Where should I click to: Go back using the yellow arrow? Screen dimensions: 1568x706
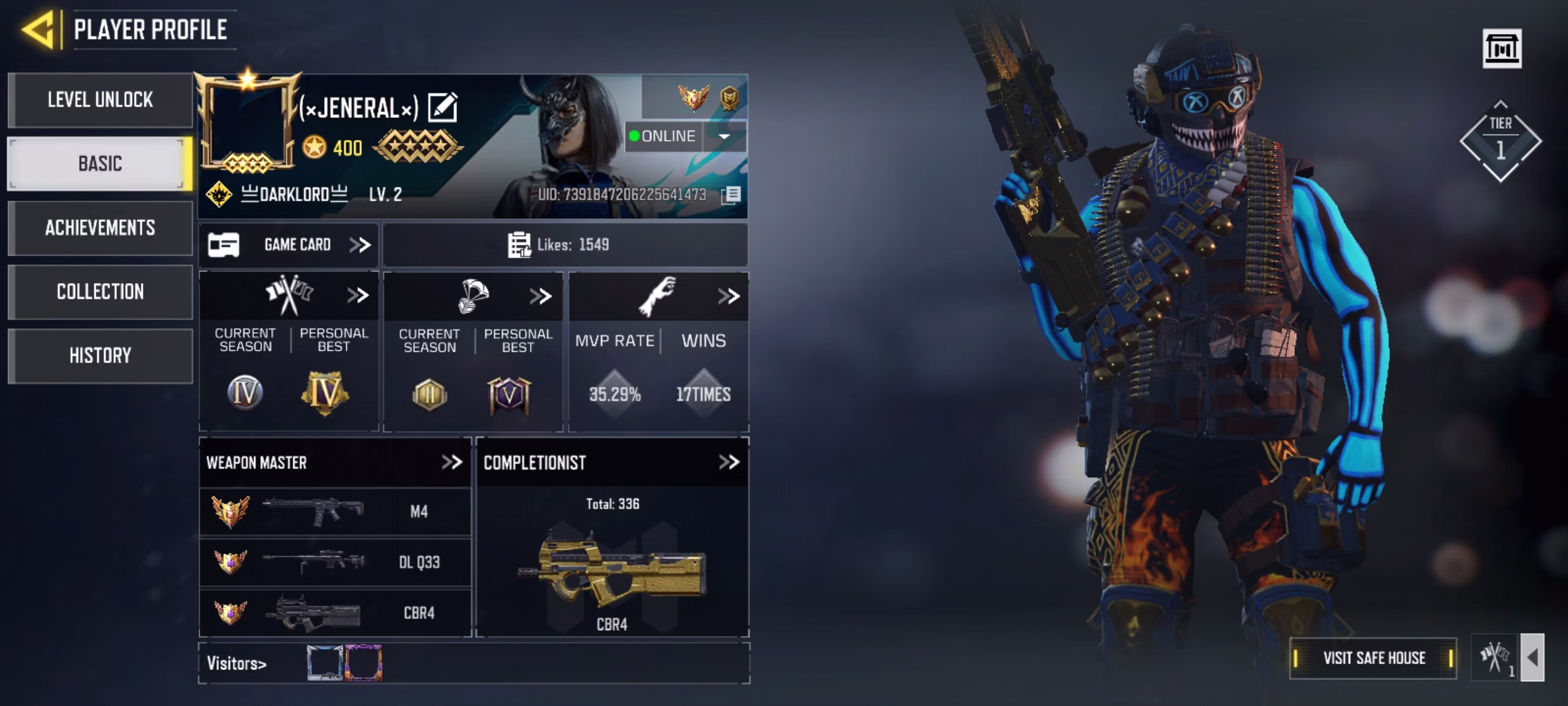coord(38,30)
